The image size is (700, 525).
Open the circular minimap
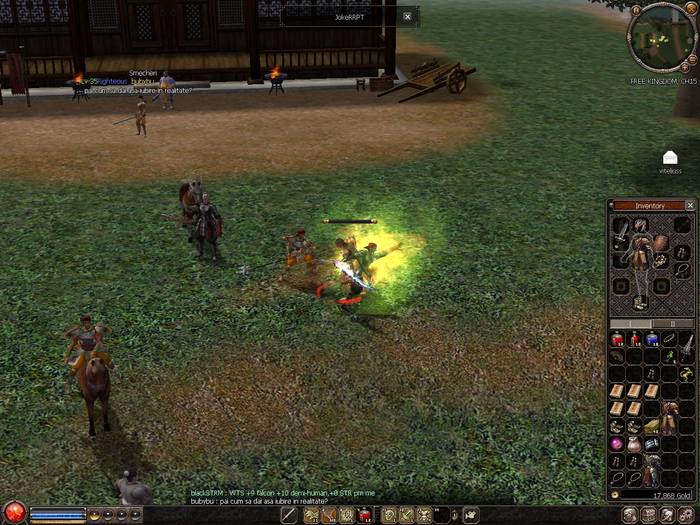coord(661,37)
